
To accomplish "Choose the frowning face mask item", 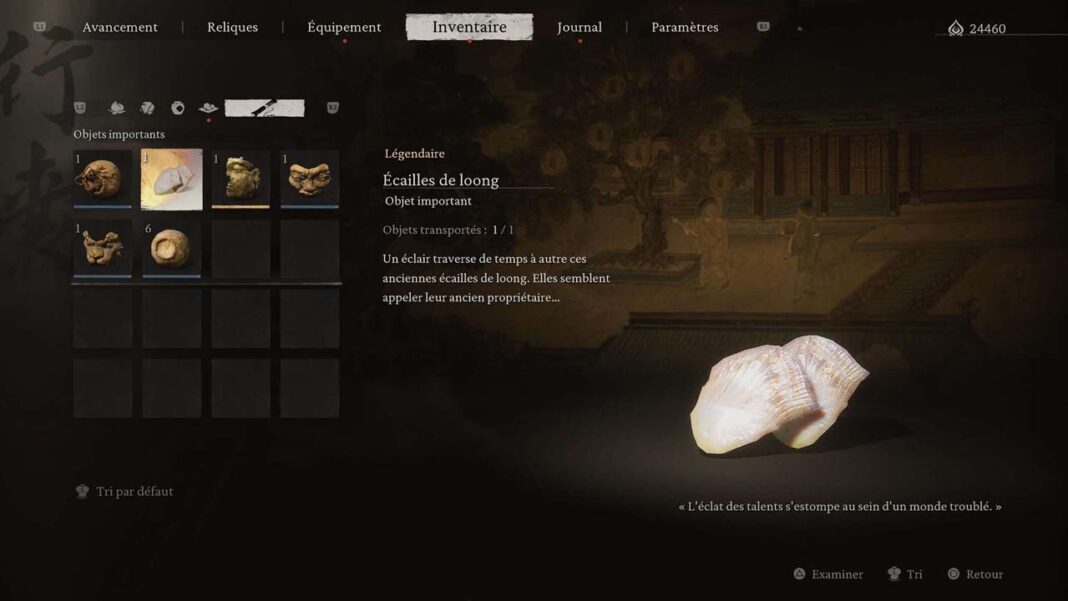I will (309, 179).
